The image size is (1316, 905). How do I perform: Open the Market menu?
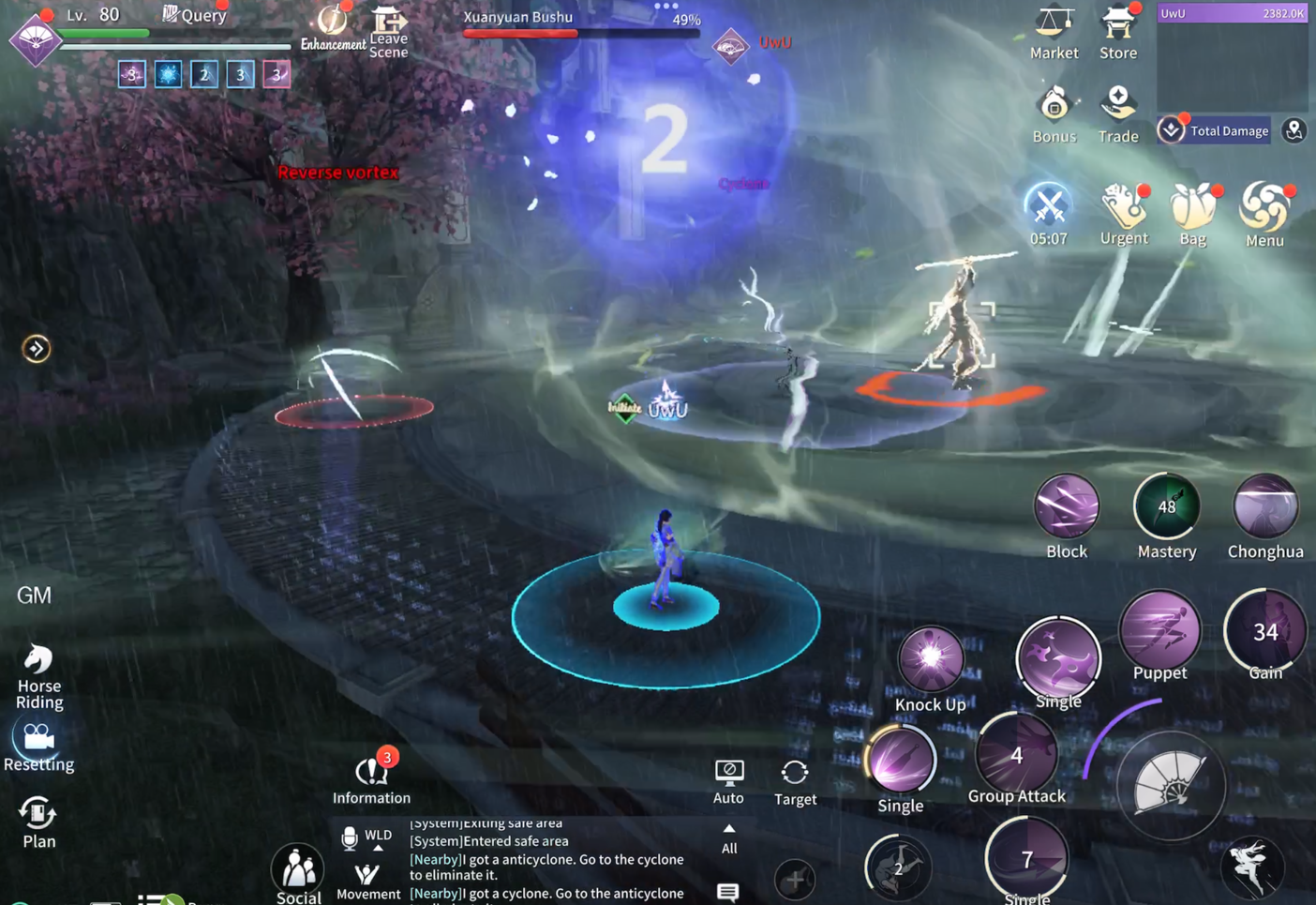[1054, 30]
